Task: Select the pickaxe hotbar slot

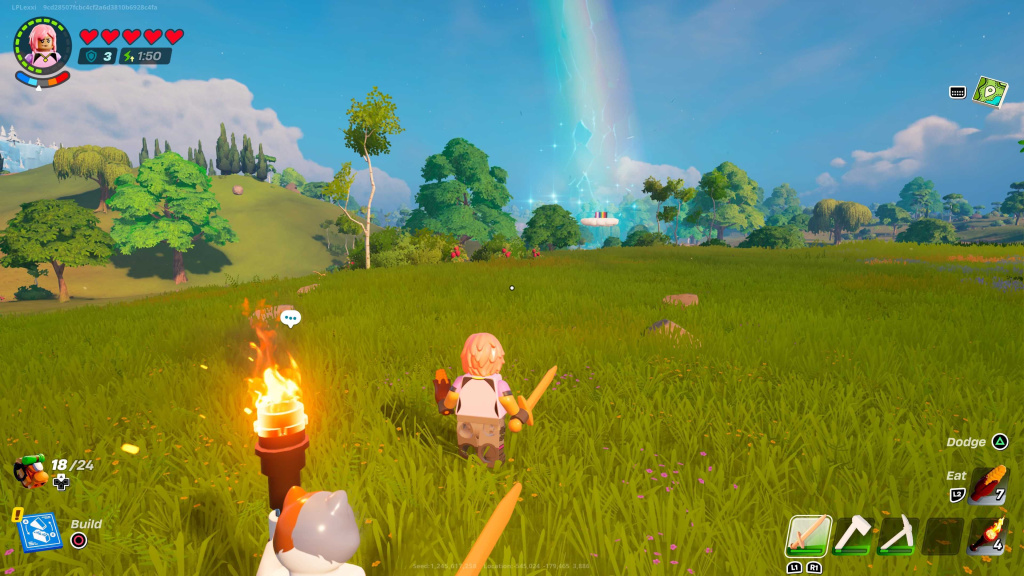Action: click(x=897, y=536)
